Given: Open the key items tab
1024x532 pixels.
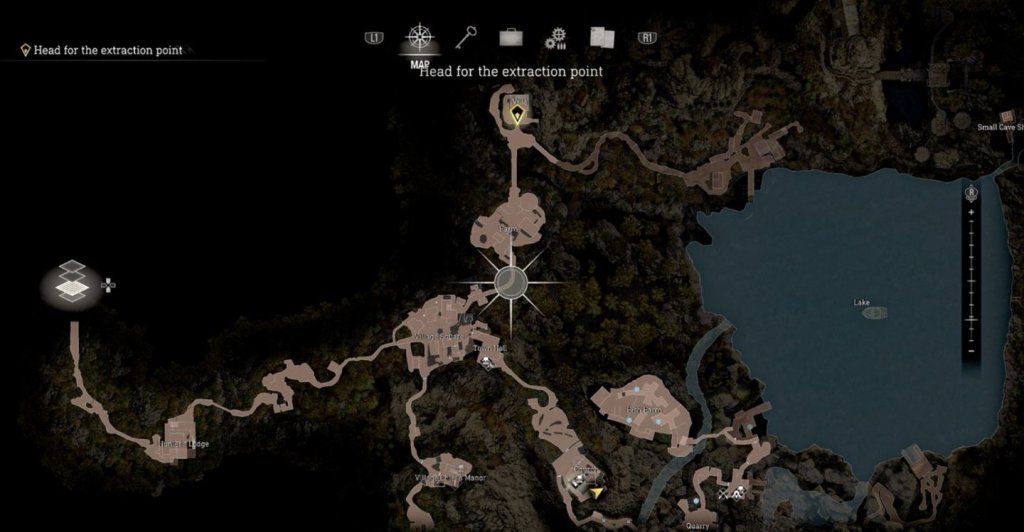Looking at the screenshot, I should pyautogui.click(x=466, y=38).
